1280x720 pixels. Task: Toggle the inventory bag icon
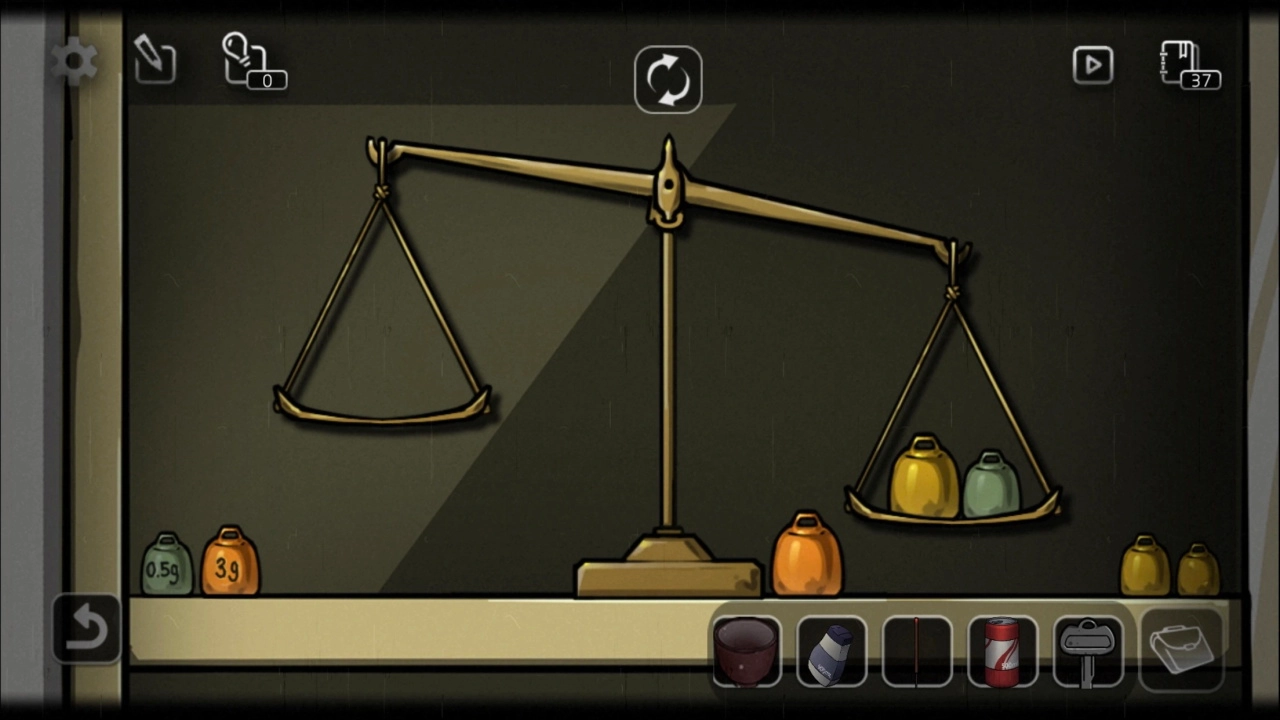pos(1181,649)
